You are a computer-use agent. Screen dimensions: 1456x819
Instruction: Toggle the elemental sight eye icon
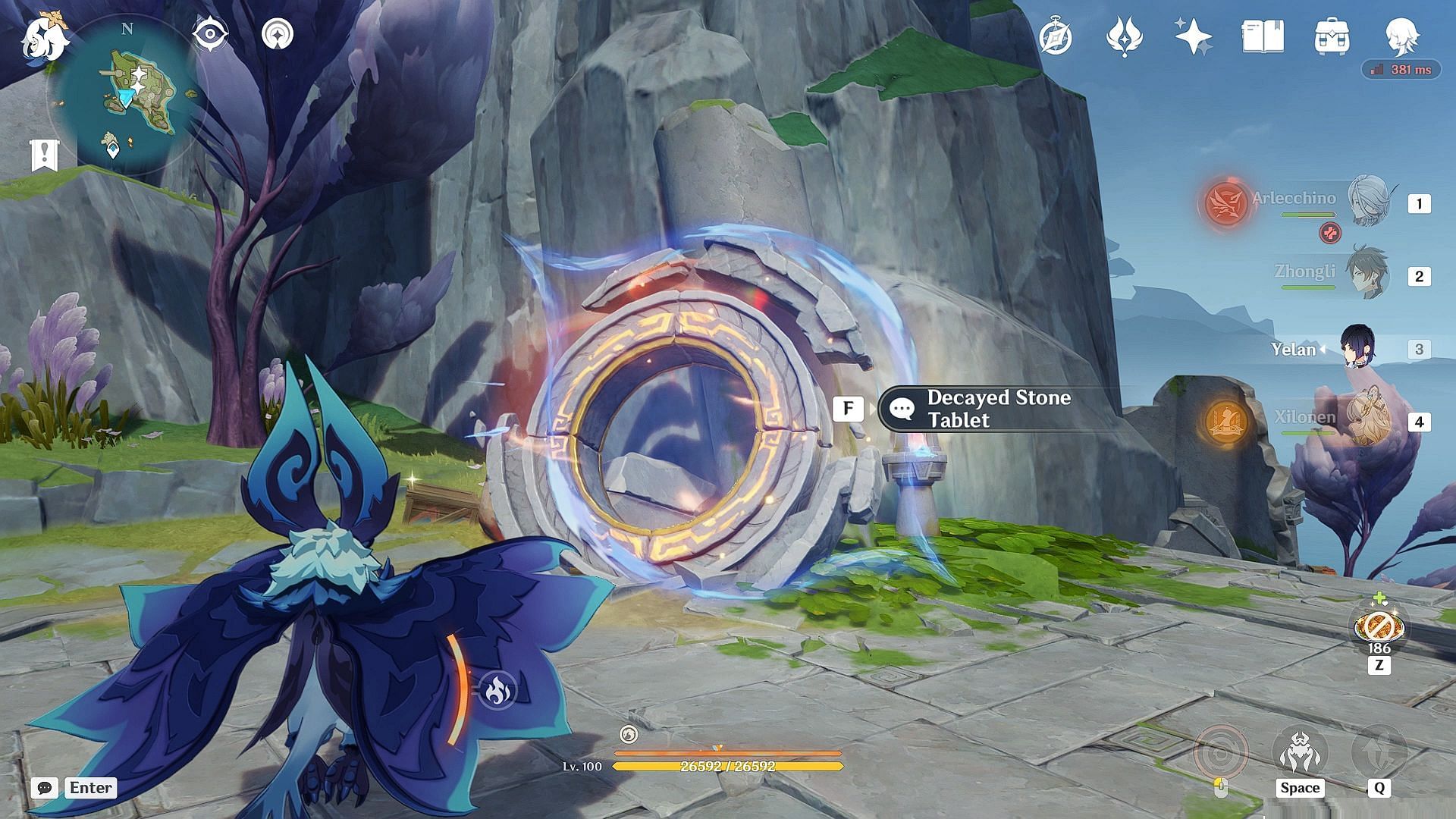[210, 34]
